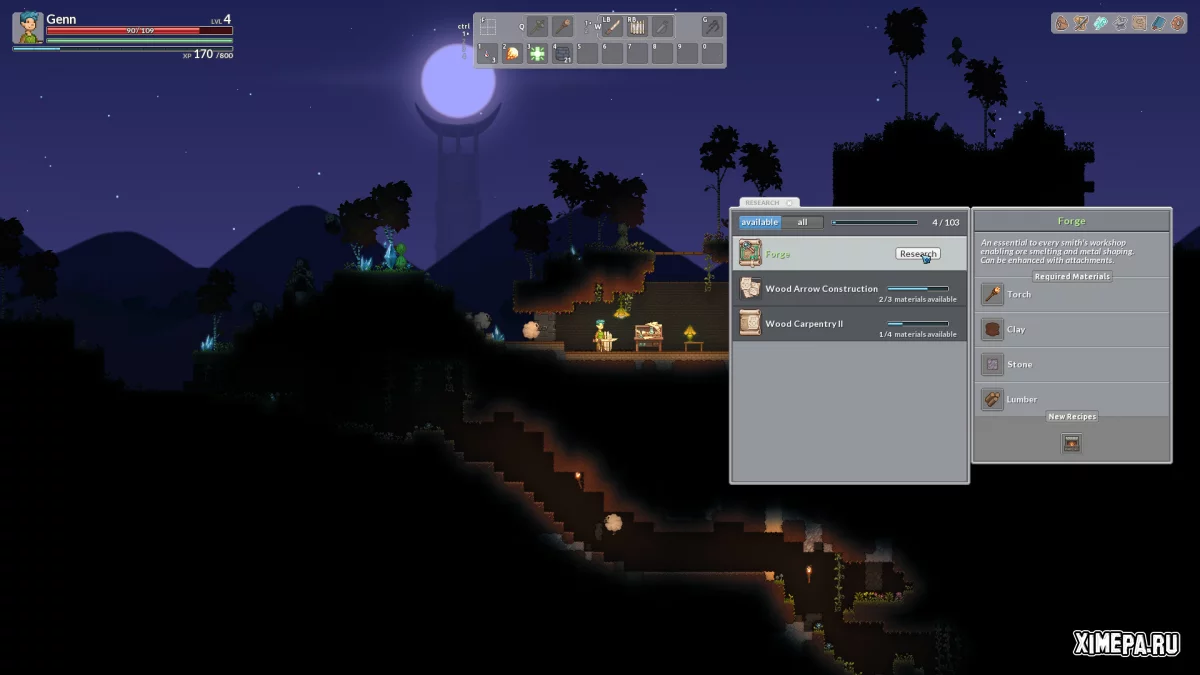Image resolution: width=1200 pixels, height=675 pixels.
Task: Choose the orange item in hotbar slot 2
Action: click(513, 54)
